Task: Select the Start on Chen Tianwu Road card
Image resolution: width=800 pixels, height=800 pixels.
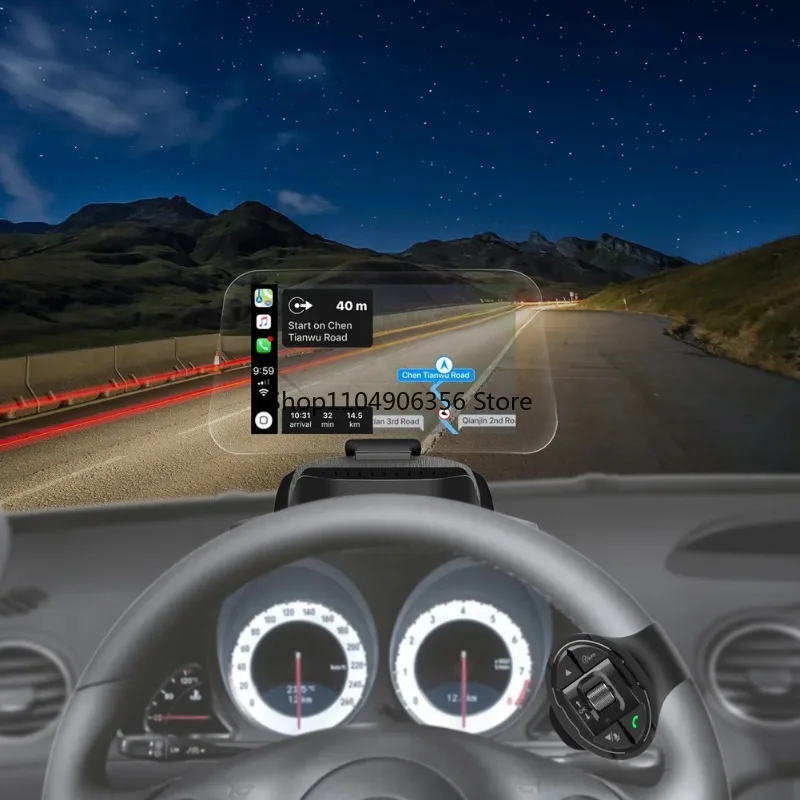Action: pyautogui.click(x=327, y=319)
